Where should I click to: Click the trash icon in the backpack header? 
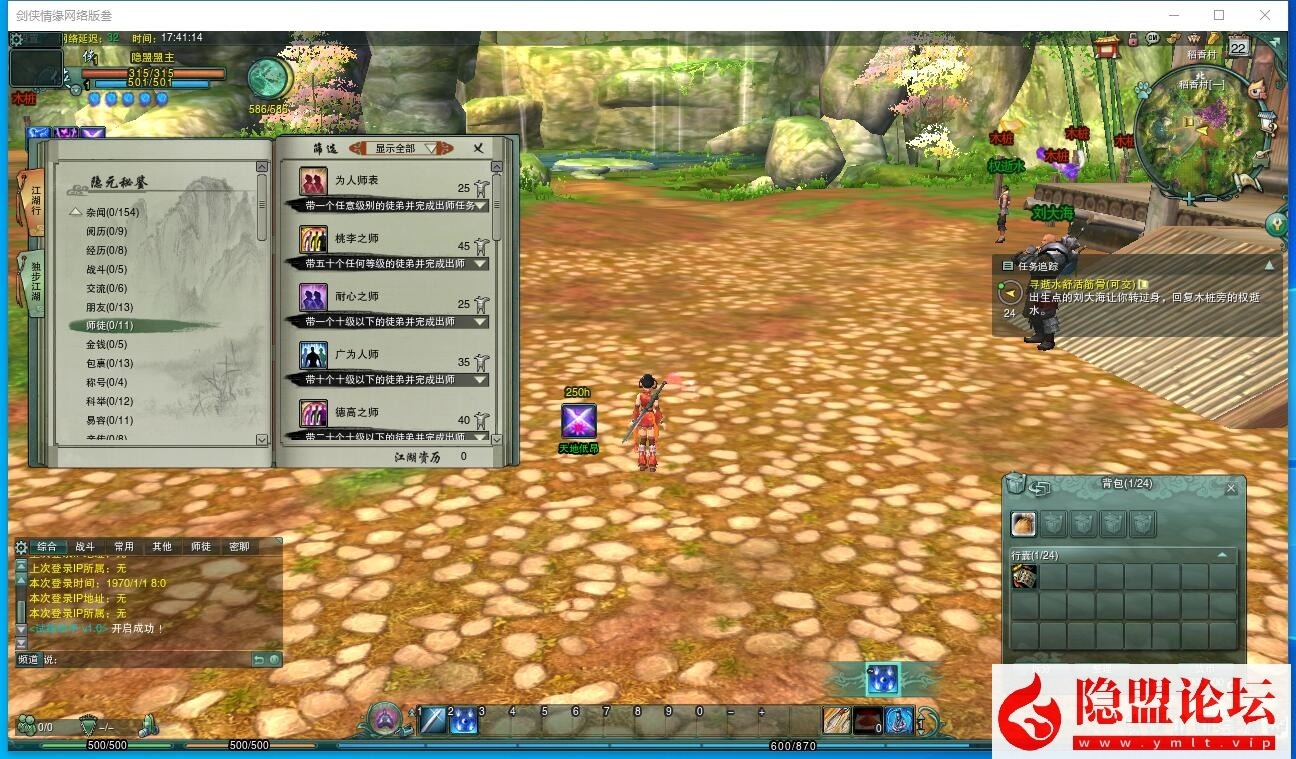[1015, 485]
